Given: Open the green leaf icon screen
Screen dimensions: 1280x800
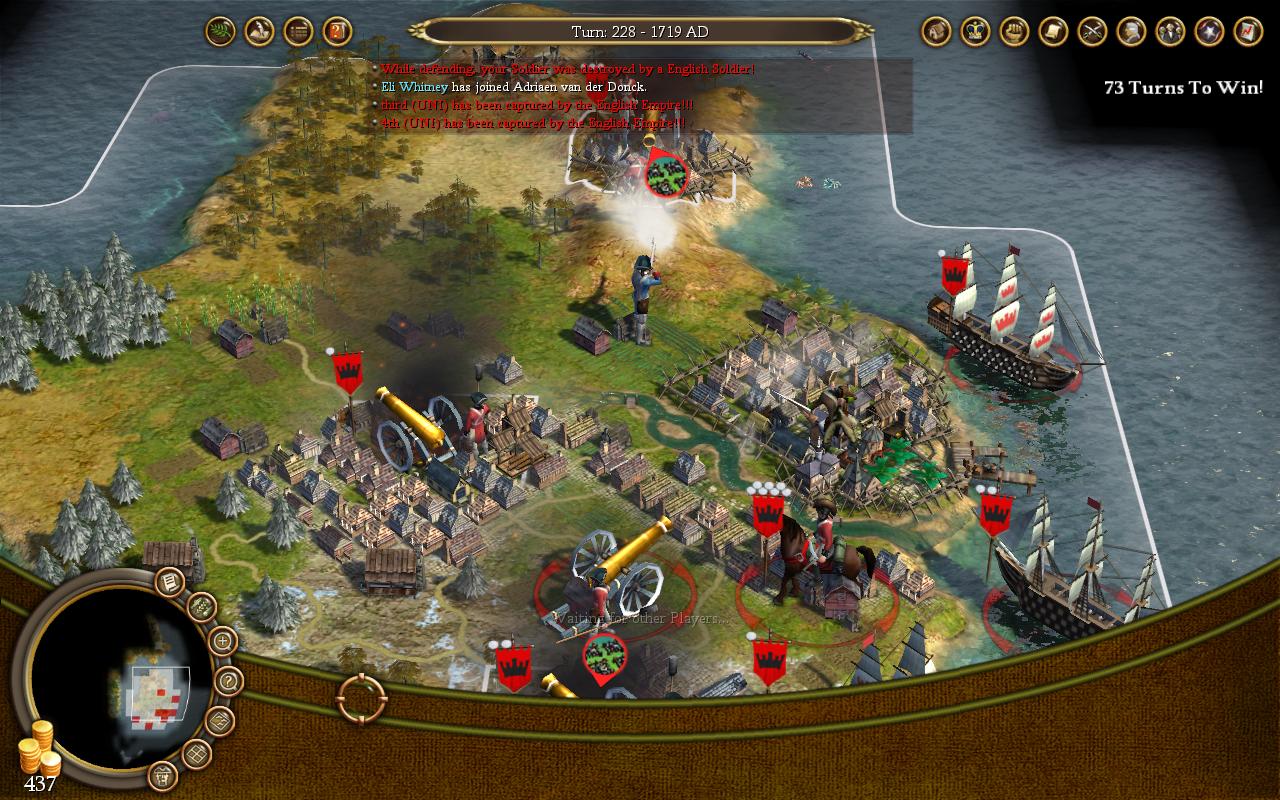Looking at the screenshot, I should [x=220, y=32].
